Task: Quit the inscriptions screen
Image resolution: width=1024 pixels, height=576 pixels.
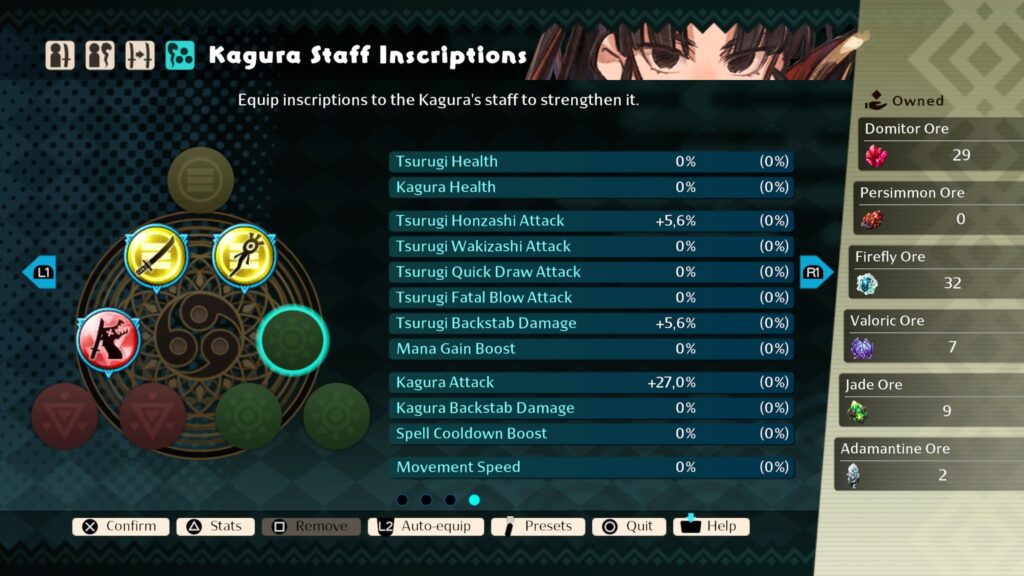Action: point(628,526)
